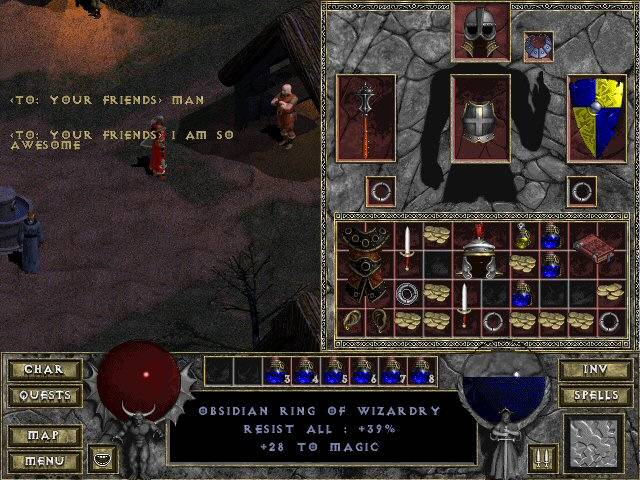This screenshot has height=480, width=640.
Task: Pick up the blue and yellow shield
Action: [x=596, y=117]
